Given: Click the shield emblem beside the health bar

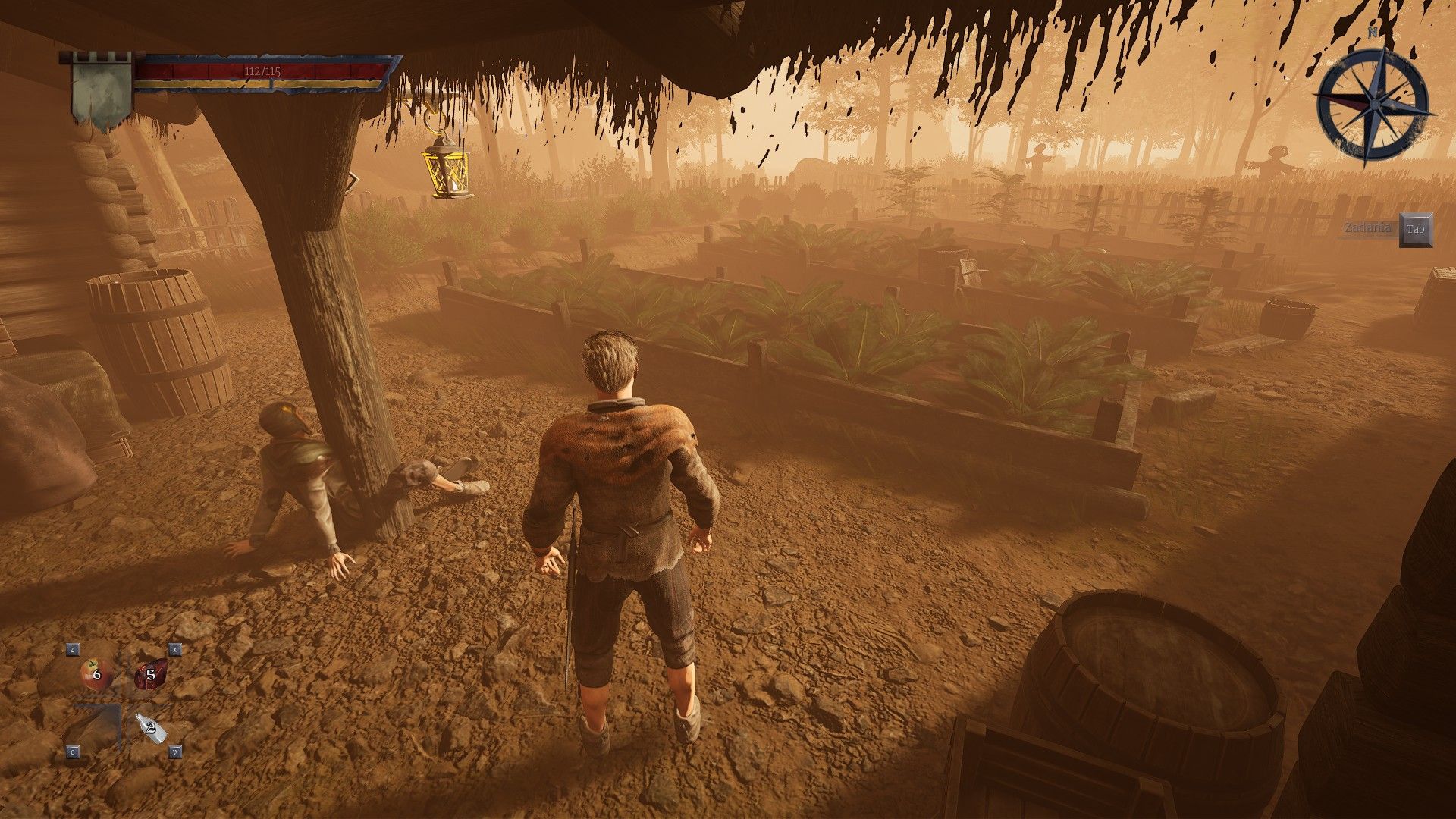Looking at the screenshot, I should click(x=102, y=91).
